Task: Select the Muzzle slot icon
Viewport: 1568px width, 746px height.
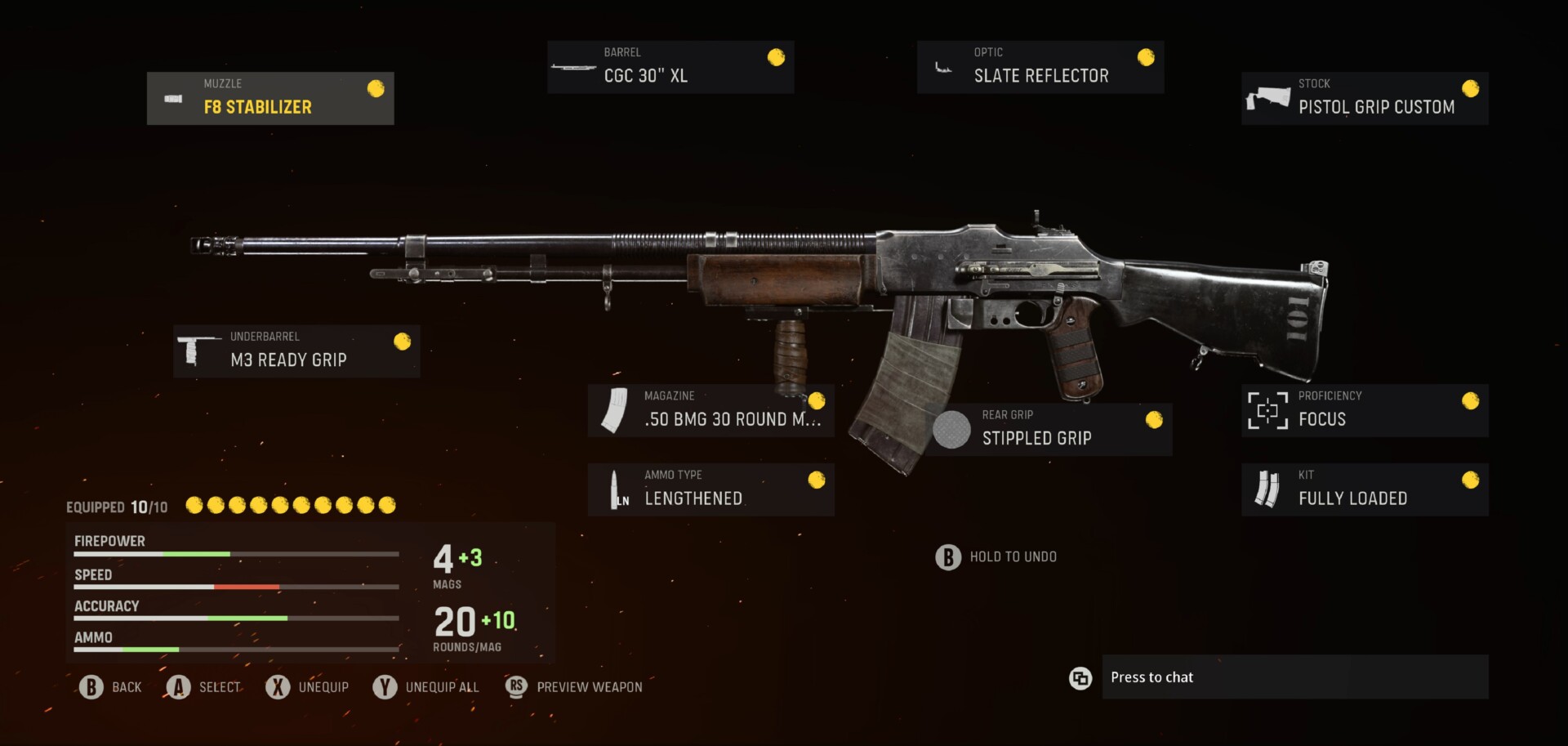Action: coord(173,99)
